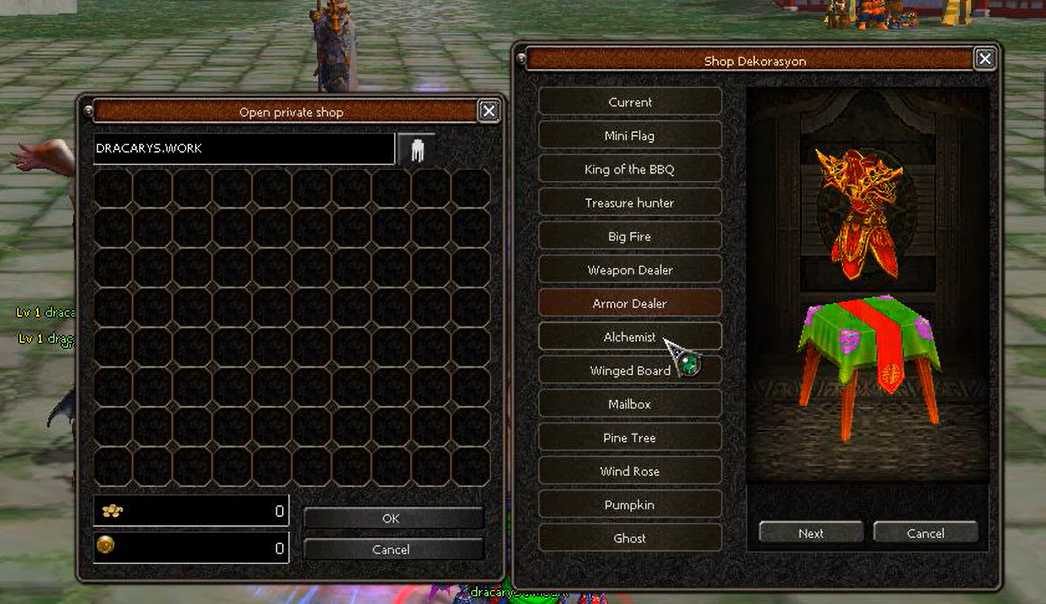Select the Weapon Dealer option
1046x604 pixels.
(630, 270)
